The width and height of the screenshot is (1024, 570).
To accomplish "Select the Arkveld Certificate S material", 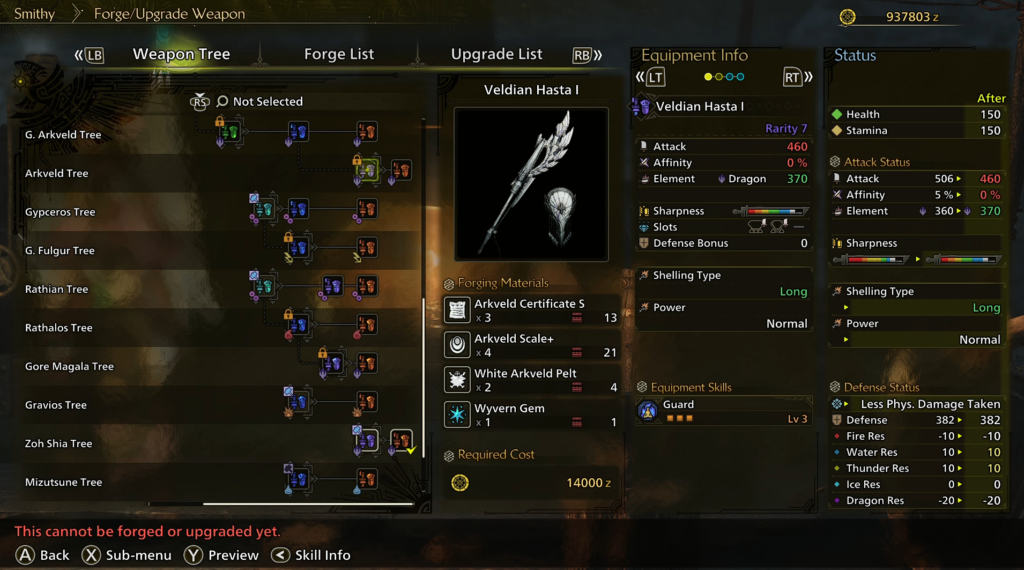I will coord(531,310).
